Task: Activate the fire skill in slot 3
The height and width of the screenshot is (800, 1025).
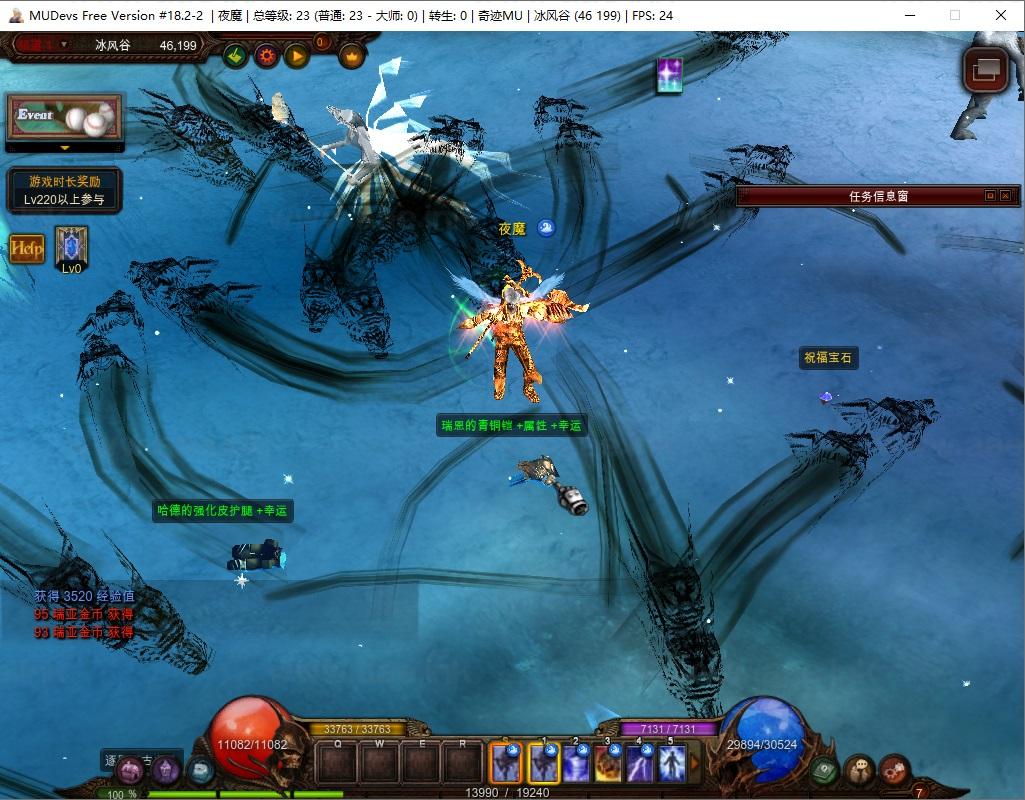Action: [x=608, y=763]
